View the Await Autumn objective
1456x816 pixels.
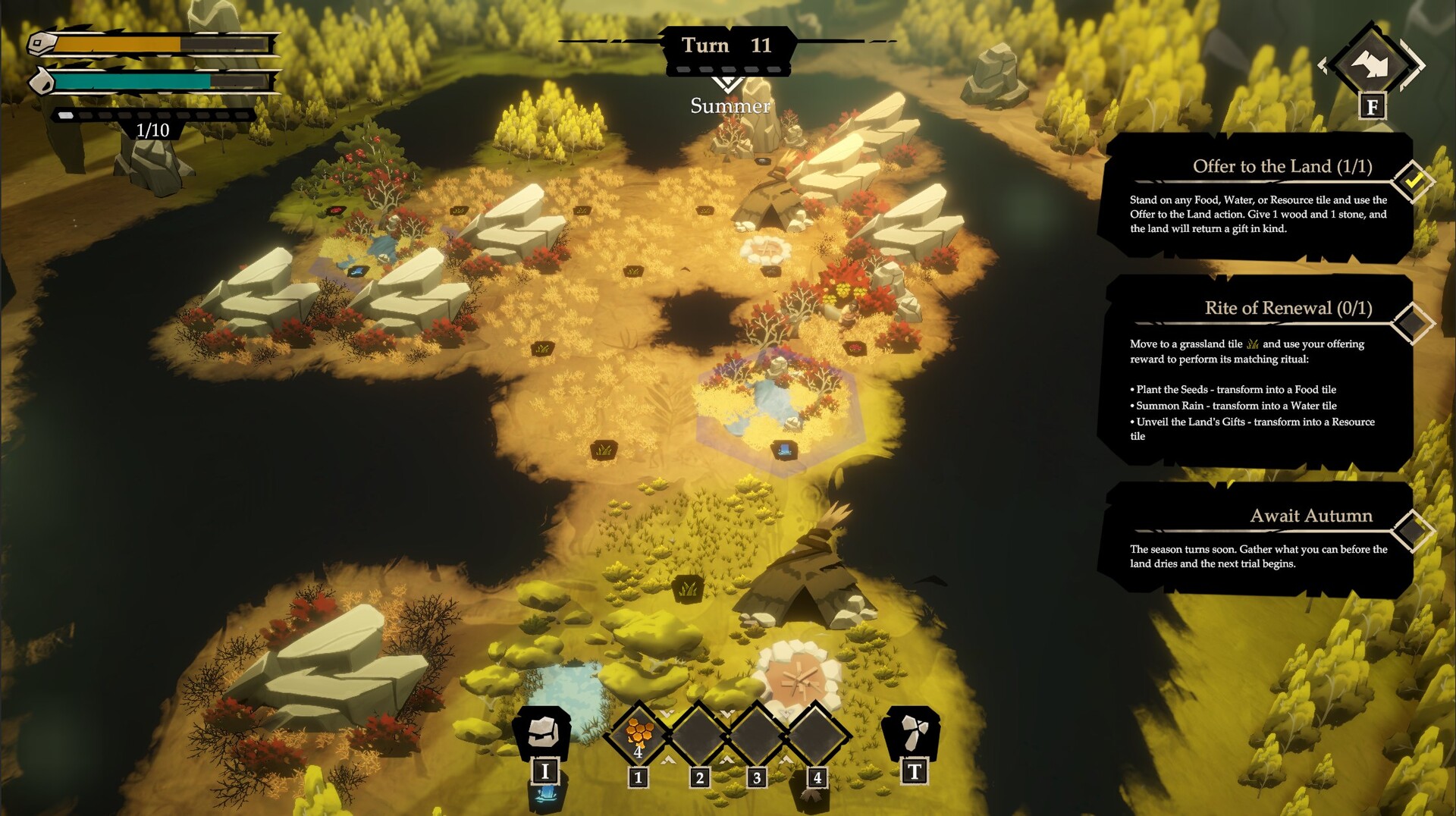click(x=1259, y=538)
